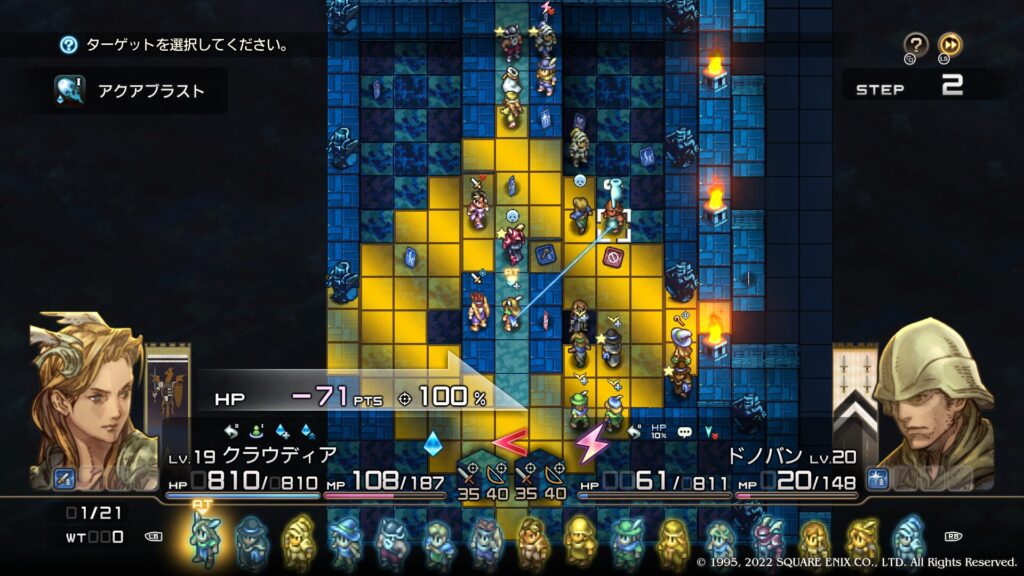Viewport: 1024px width, 576px height.
Task: Open the question-mark help icon
Action: coord(916,44)
